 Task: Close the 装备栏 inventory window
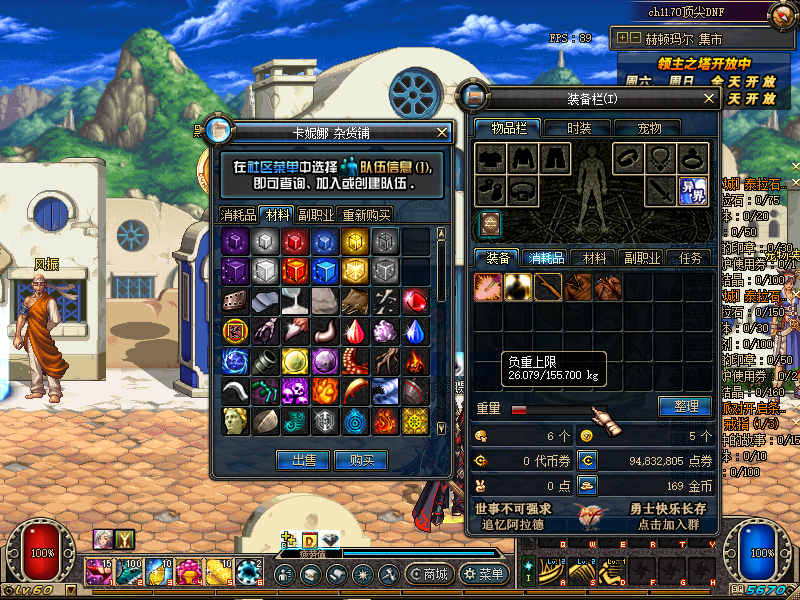pyautogui.click(x=710, y=98)
